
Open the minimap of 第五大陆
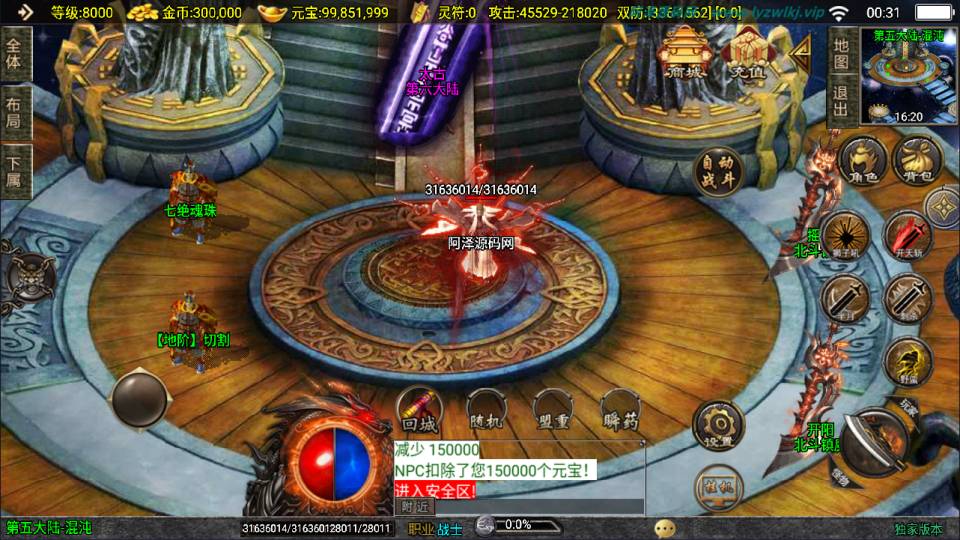(908, 76)
